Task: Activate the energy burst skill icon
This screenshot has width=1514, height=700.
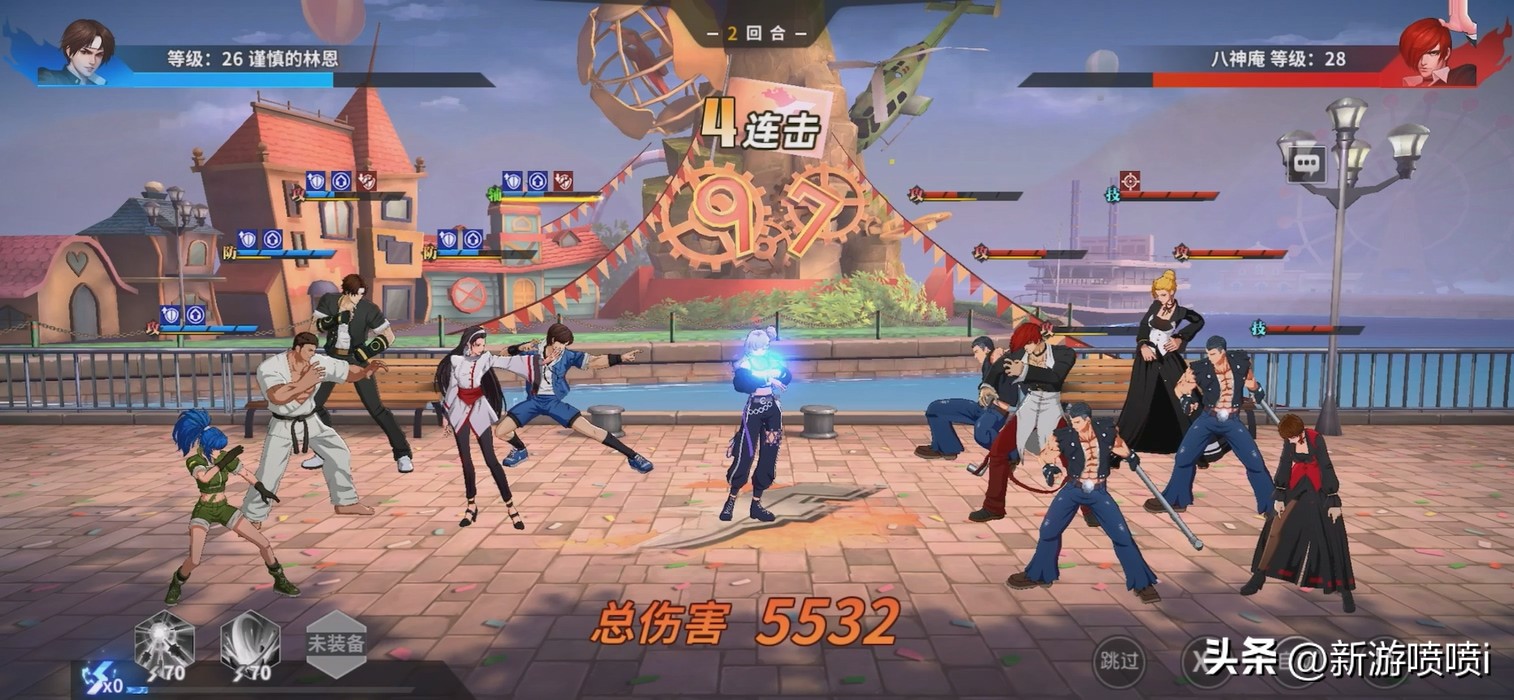Action: tap(164, 640)
